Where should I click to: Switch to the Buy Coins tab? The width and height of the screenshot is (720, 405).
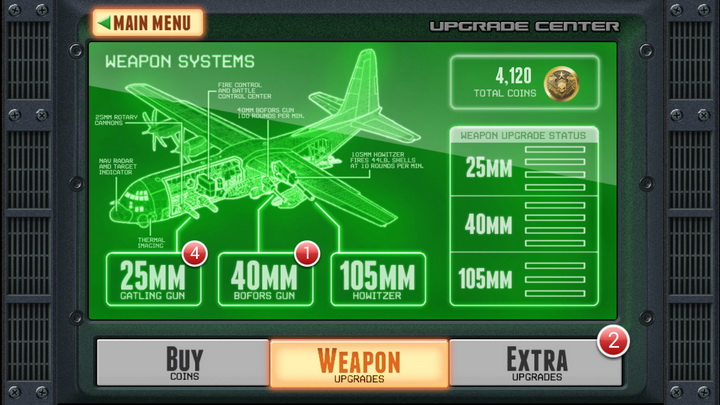click(183, 363)
